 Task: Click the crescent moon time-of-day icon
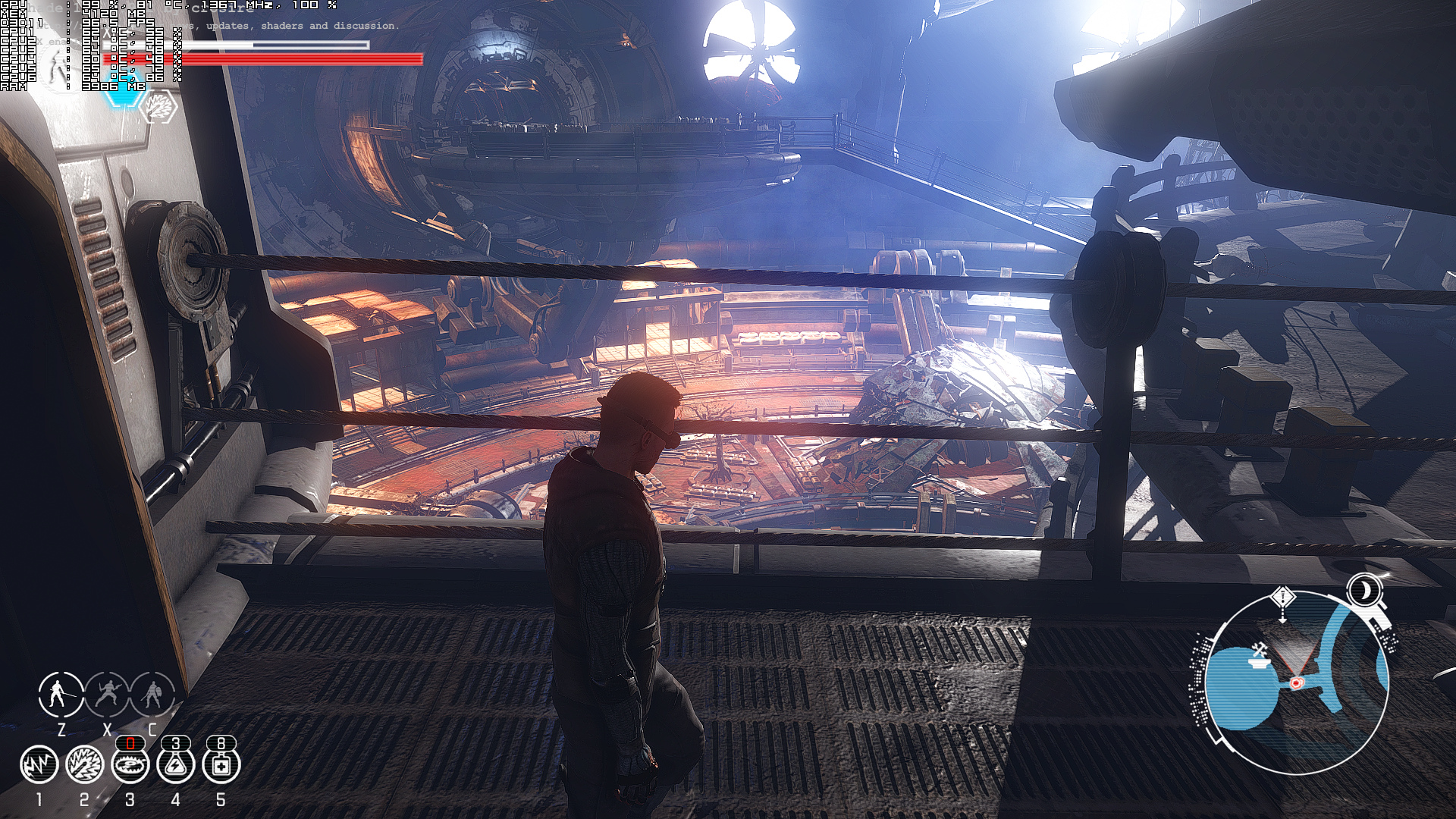tap(1365, 589)
